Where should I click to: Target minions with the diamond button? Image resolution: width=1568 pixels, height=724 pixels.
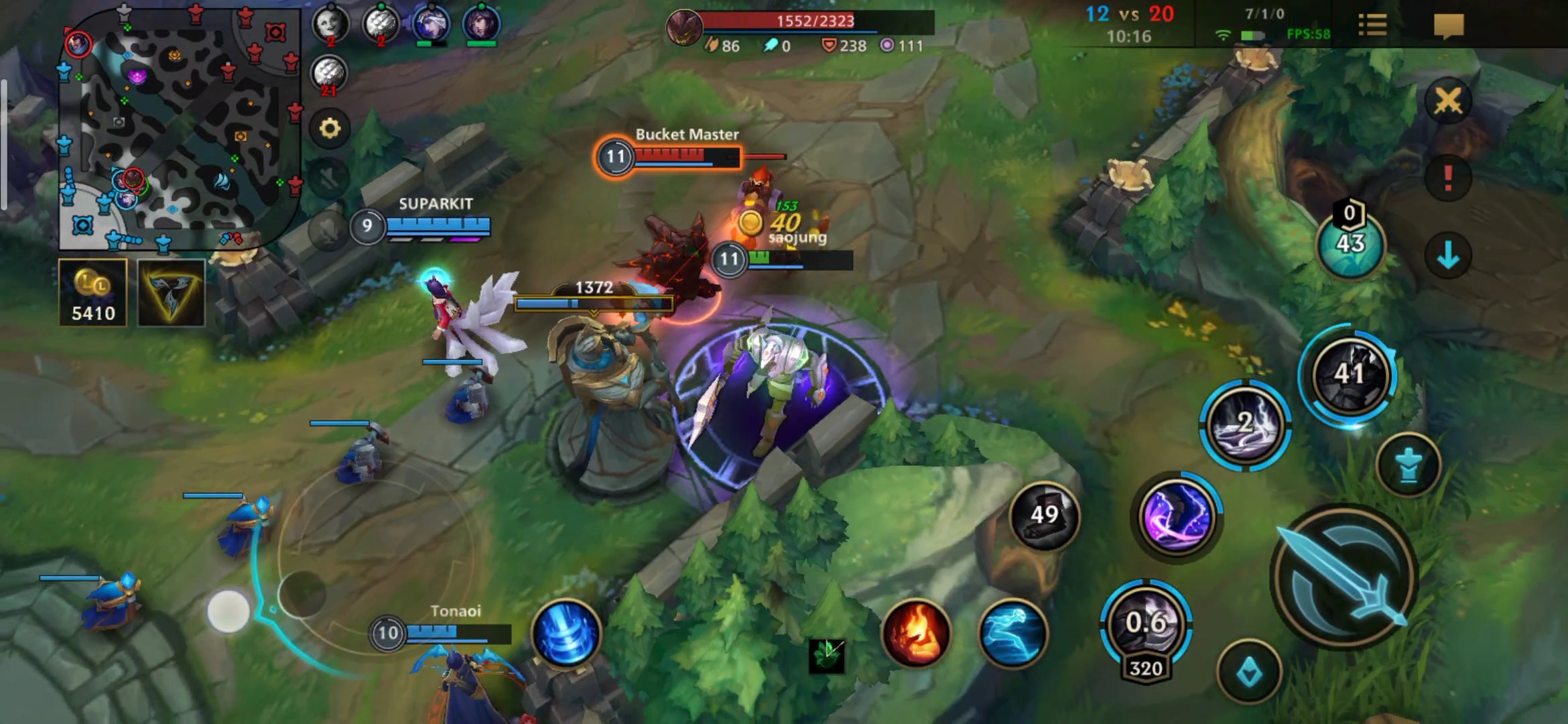(1249, 672)
